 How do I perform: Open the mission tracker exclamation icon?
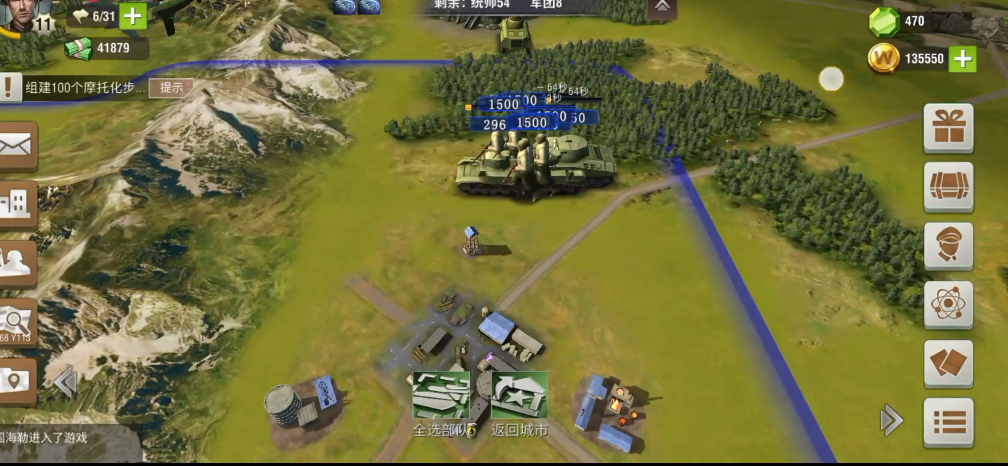click(9, 87)
